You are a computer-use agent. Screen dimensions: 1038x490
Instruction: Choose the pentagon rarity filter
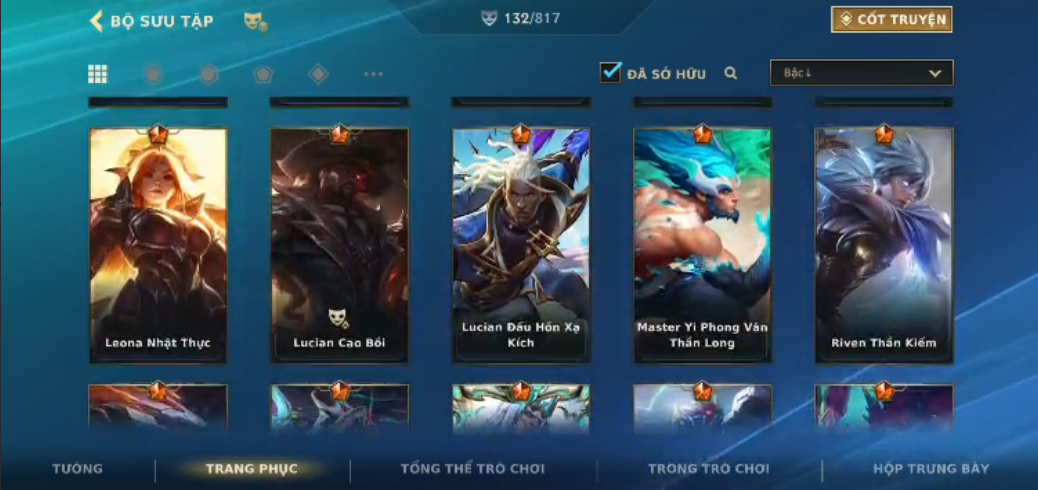[x=263, y=74]
